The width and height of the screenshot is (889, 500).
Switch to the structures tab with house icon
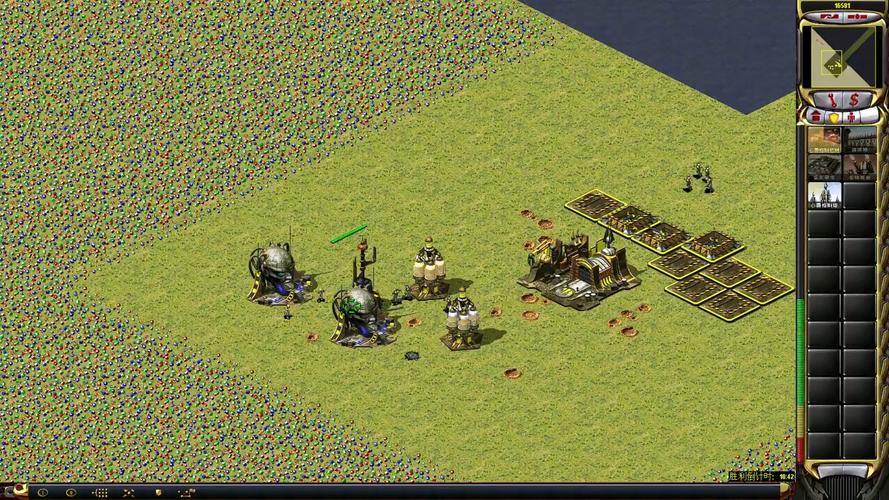coord(814,116)
